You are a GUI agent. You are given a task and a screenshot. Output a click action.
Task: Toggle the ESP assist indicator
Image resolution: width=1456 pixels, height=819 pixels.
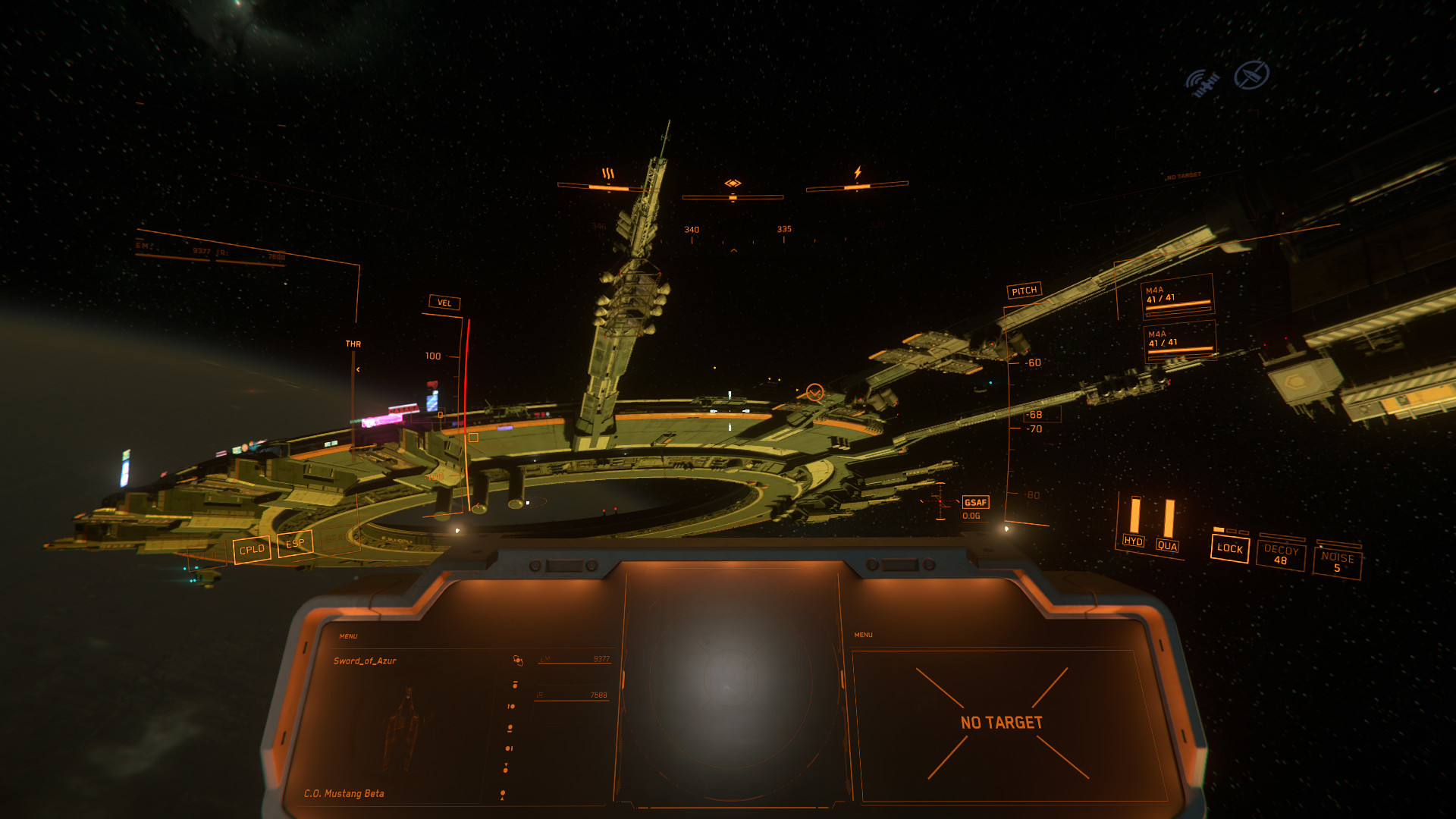pos(295,543)
